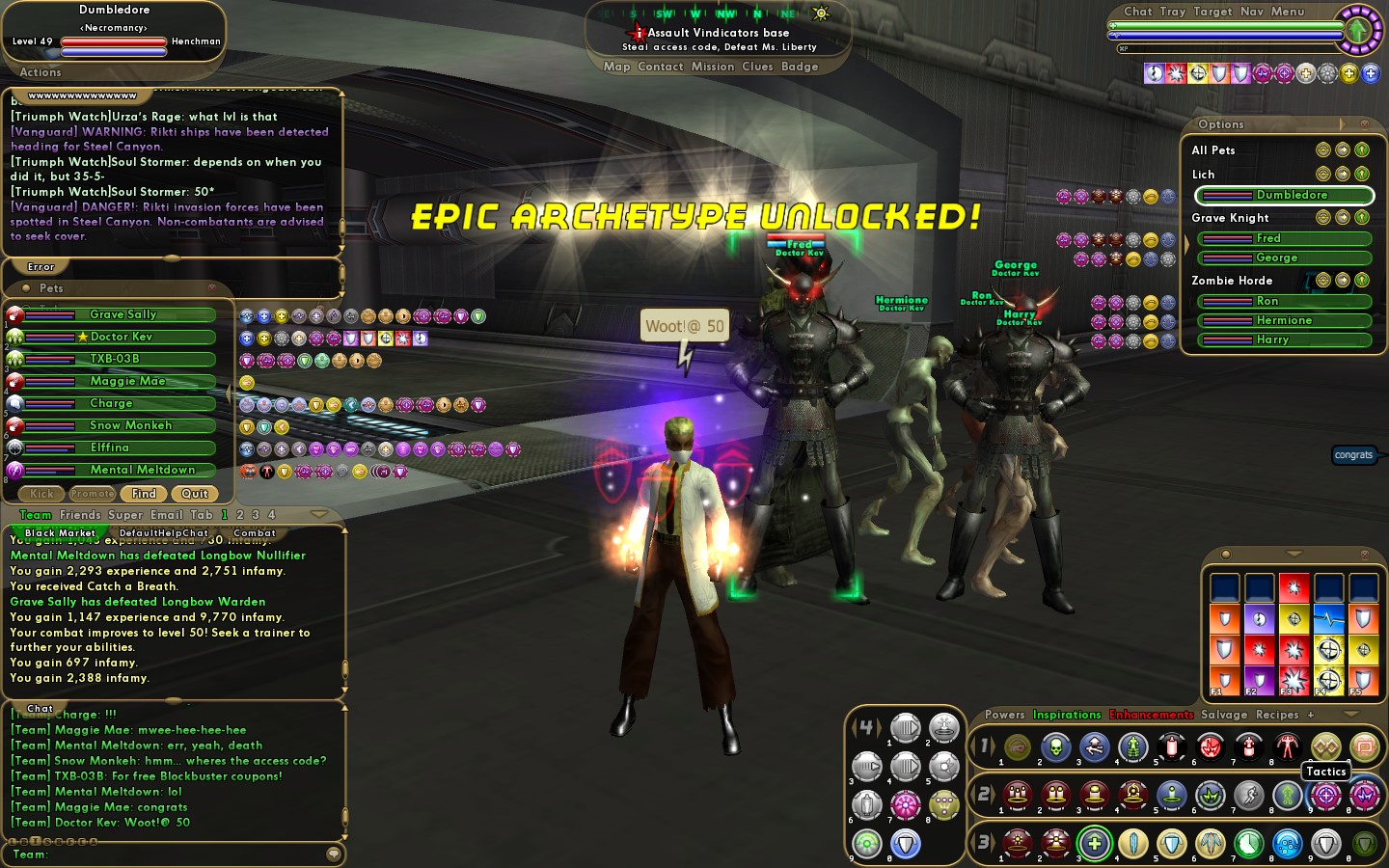
Task: Open the Contact list
Action: [x=661, y=67]
